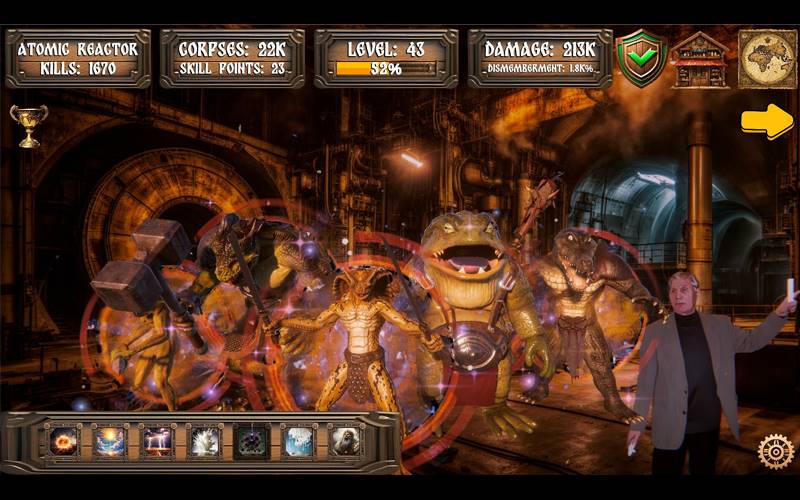
Task: Click the green checkmark shield icon
Action: click(640, 56)
